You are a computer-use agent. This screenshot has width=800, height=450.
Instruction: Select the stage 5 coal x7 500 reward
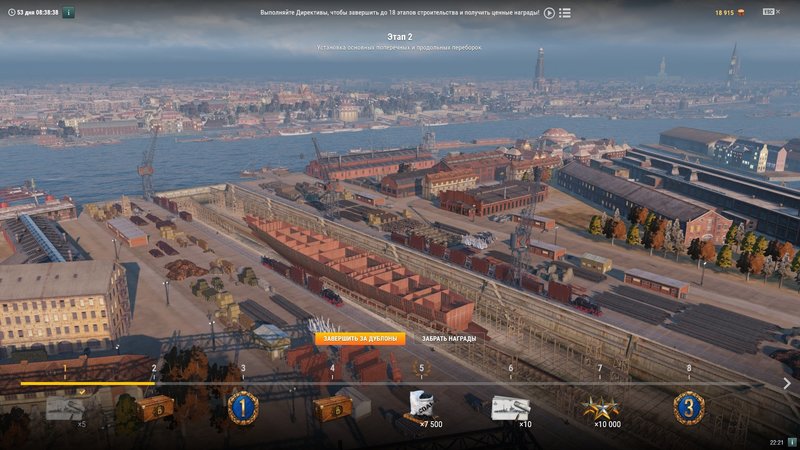click(x=421, y=408)
